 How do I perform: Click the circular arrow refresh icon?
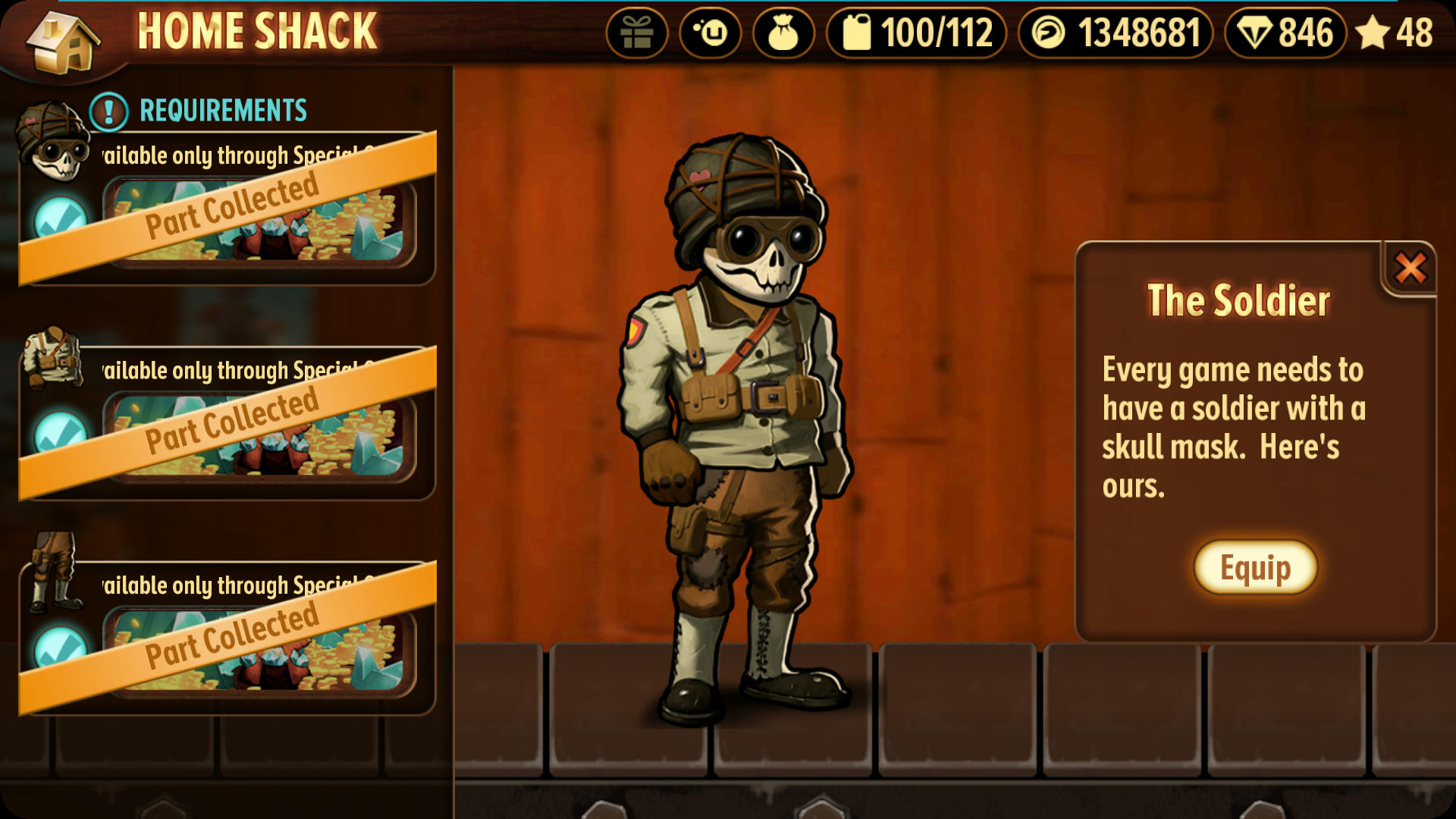coord(710,33)
